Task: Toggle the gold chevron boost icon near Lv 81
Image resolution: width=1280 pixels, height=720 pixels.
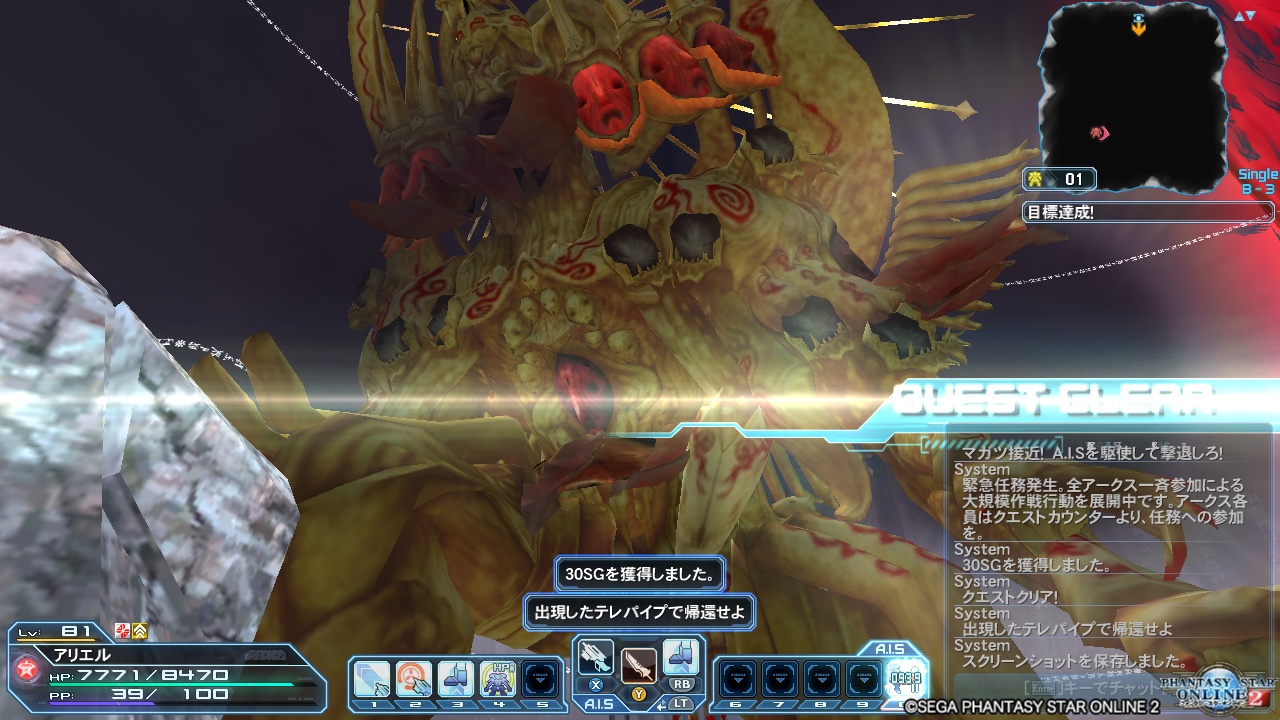Action: coord(139,631)
